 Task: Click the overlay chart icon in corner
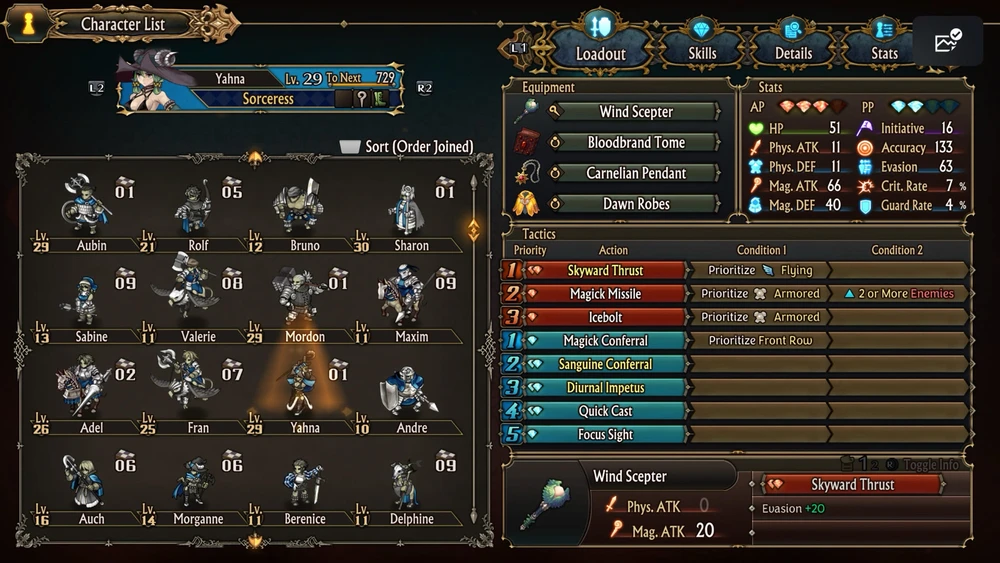point(947,42)
